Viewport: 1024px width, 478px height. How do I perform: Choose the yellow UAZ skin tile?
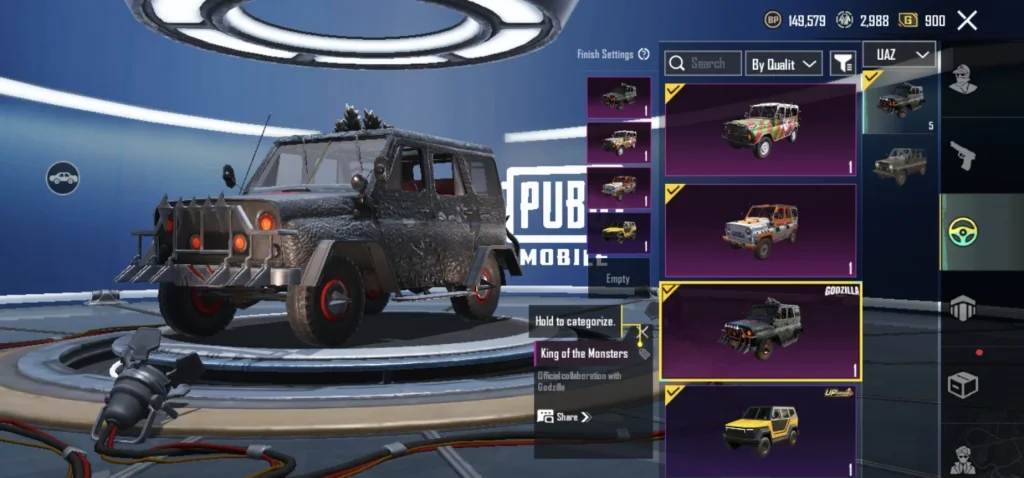[x=760, y=430]
